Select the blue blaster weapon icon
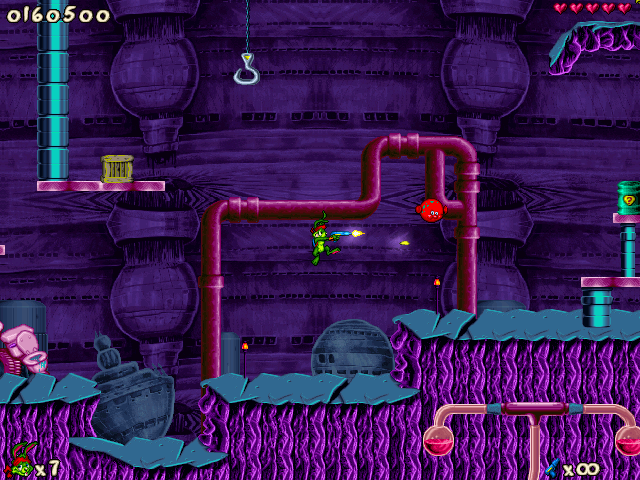The height and width of the screenshot is (480, 640). 550,466
